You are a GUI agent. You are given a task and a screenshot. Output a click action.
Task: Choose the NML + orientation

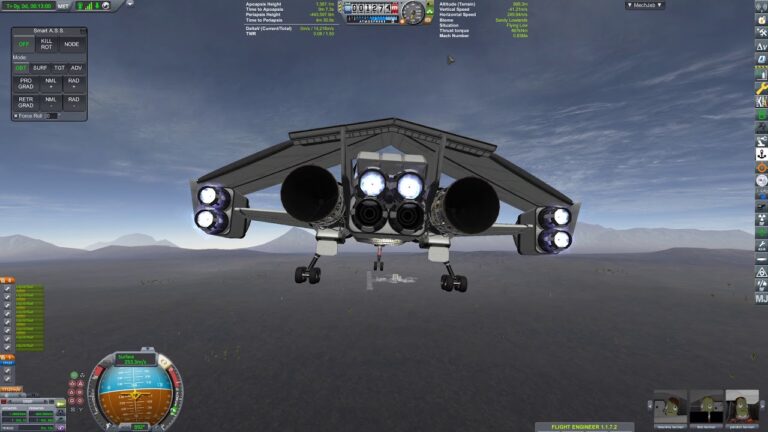pyautogui.click(x=49, y=84)
